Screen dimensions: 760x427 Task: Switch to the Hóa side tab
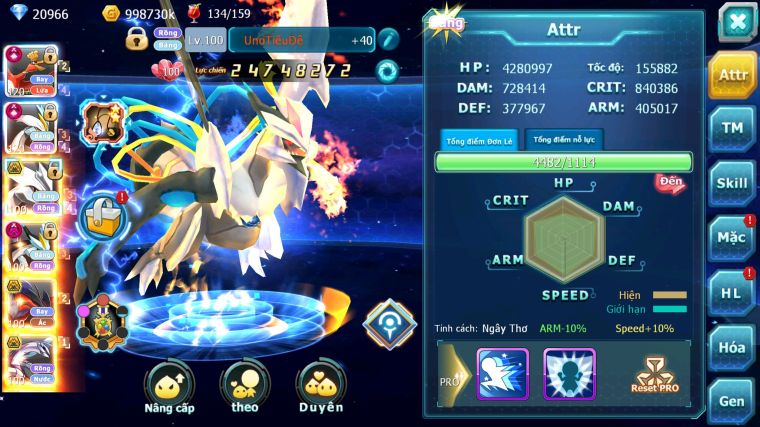click(x=732, y=347)
